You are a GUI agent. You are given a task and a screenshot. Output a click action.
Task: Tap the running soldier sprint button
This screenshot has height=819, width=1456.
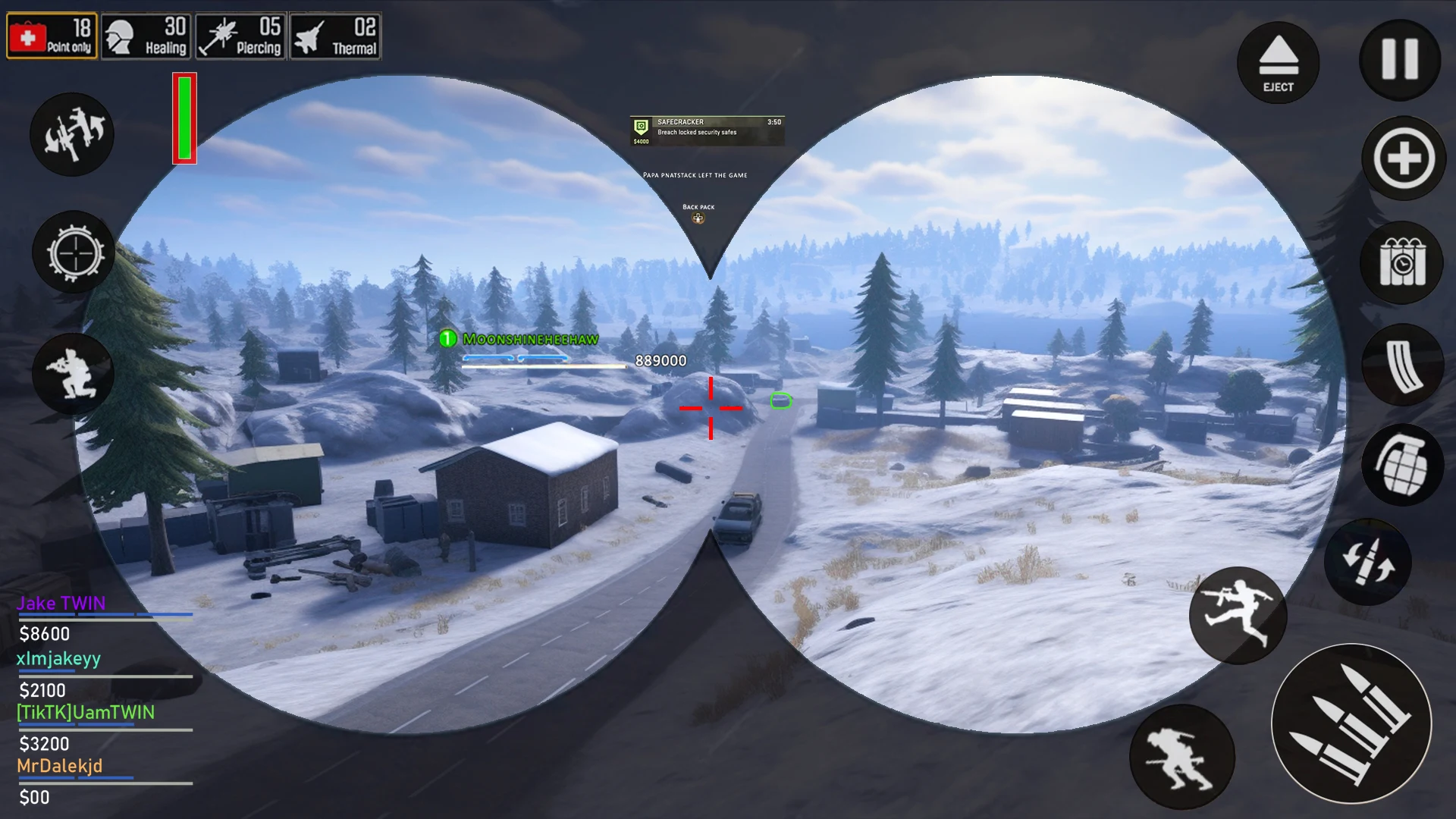tap(1181, 756)
